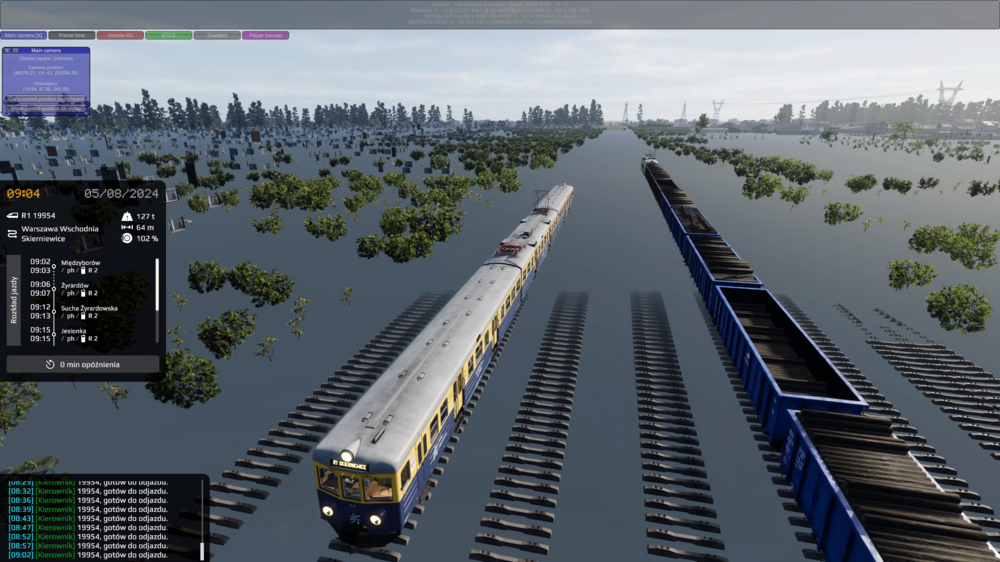Show the ETCS debug panel
The width and height of the screenshot is (1000, 562).
(x=168, y=35)
